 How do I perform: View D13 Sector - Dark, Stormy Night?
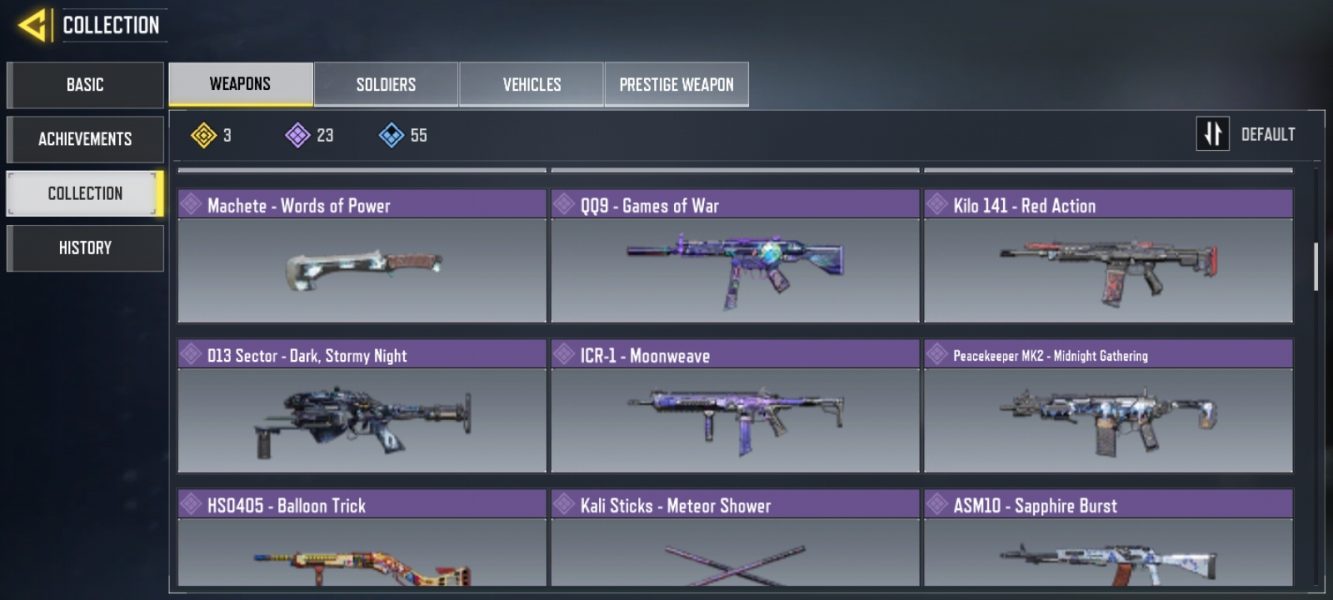362,406
